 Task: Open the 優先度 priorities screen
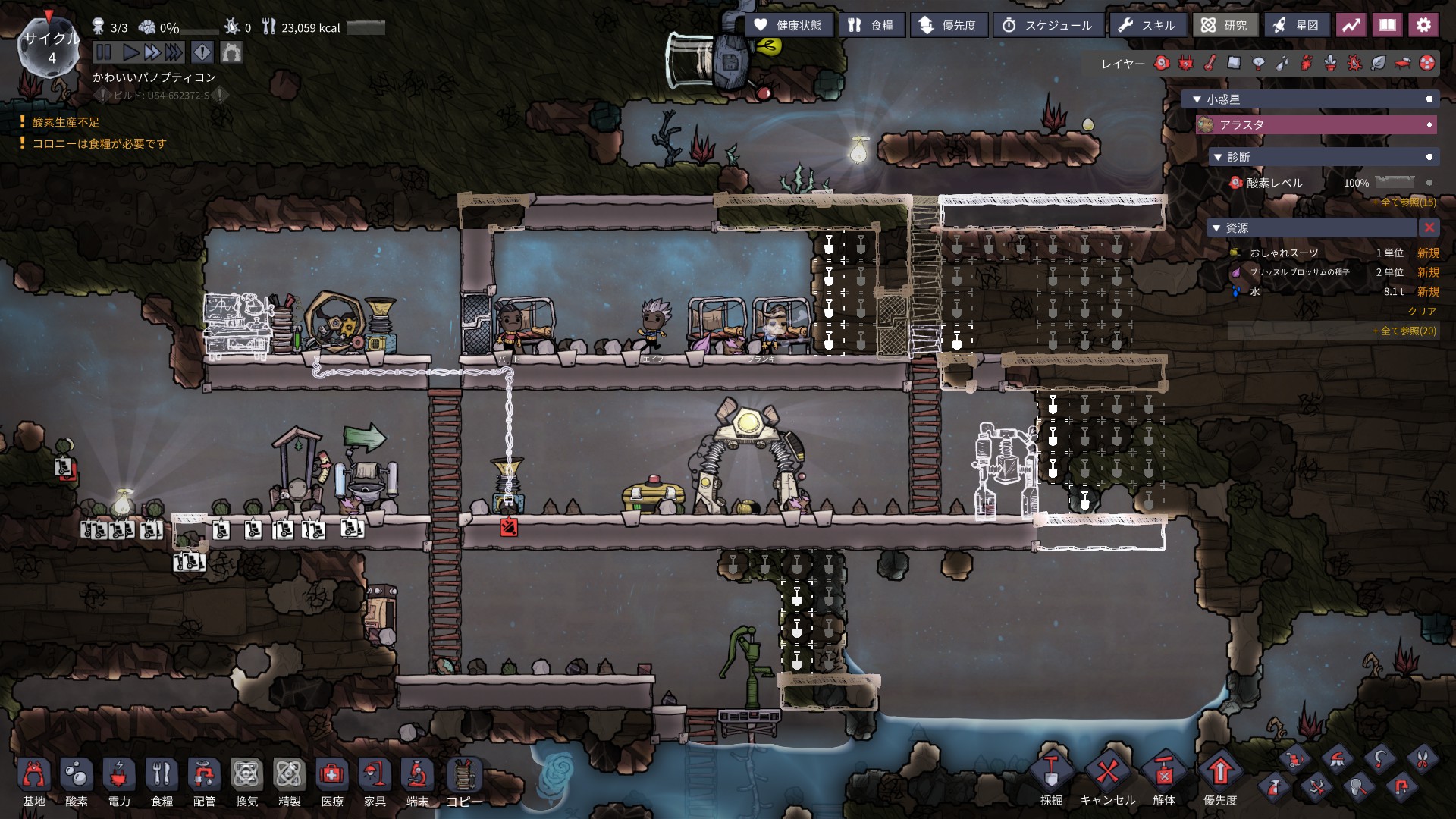948,25
